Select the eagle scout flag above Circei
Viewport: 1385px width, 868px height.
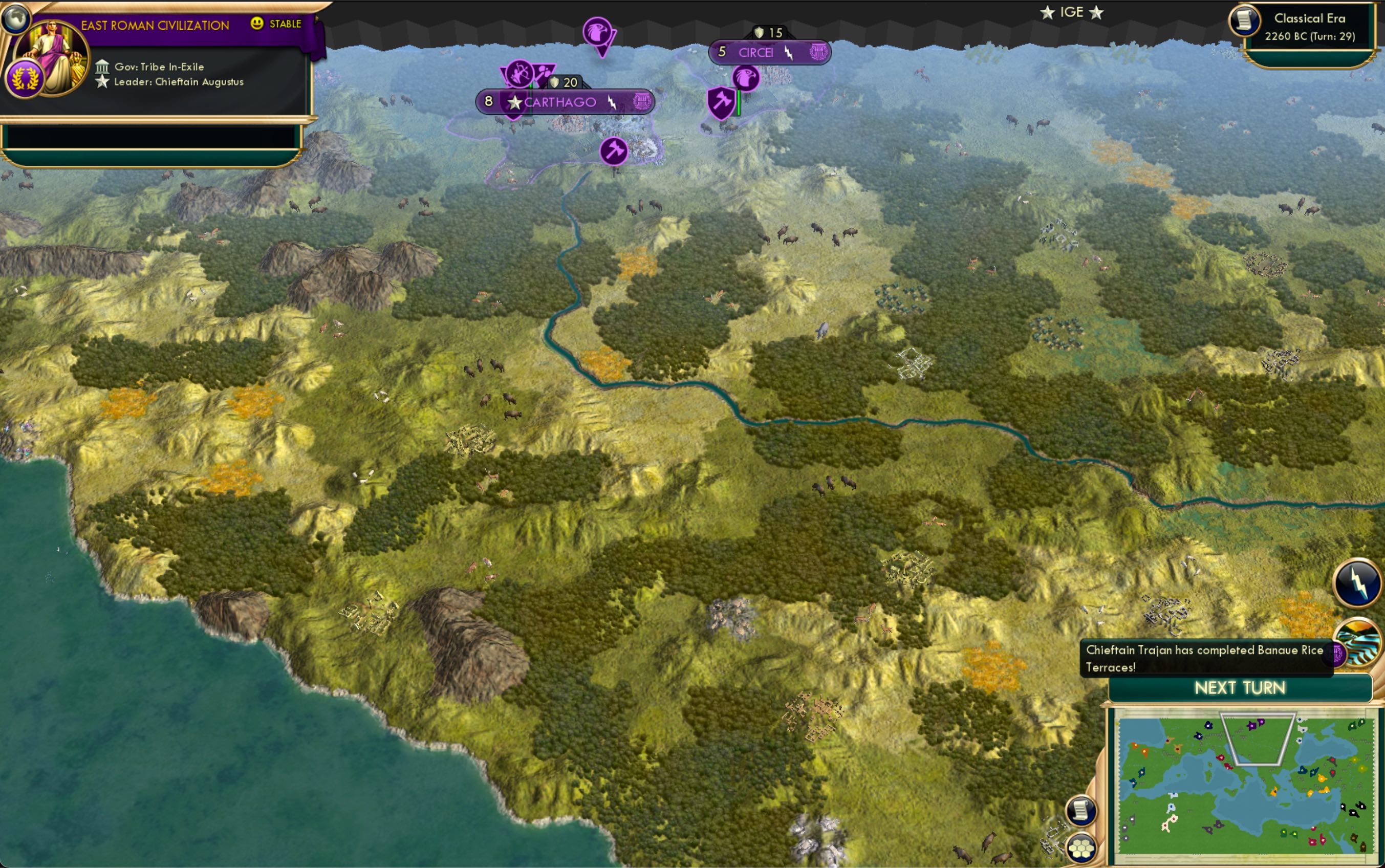click(746, 79)
